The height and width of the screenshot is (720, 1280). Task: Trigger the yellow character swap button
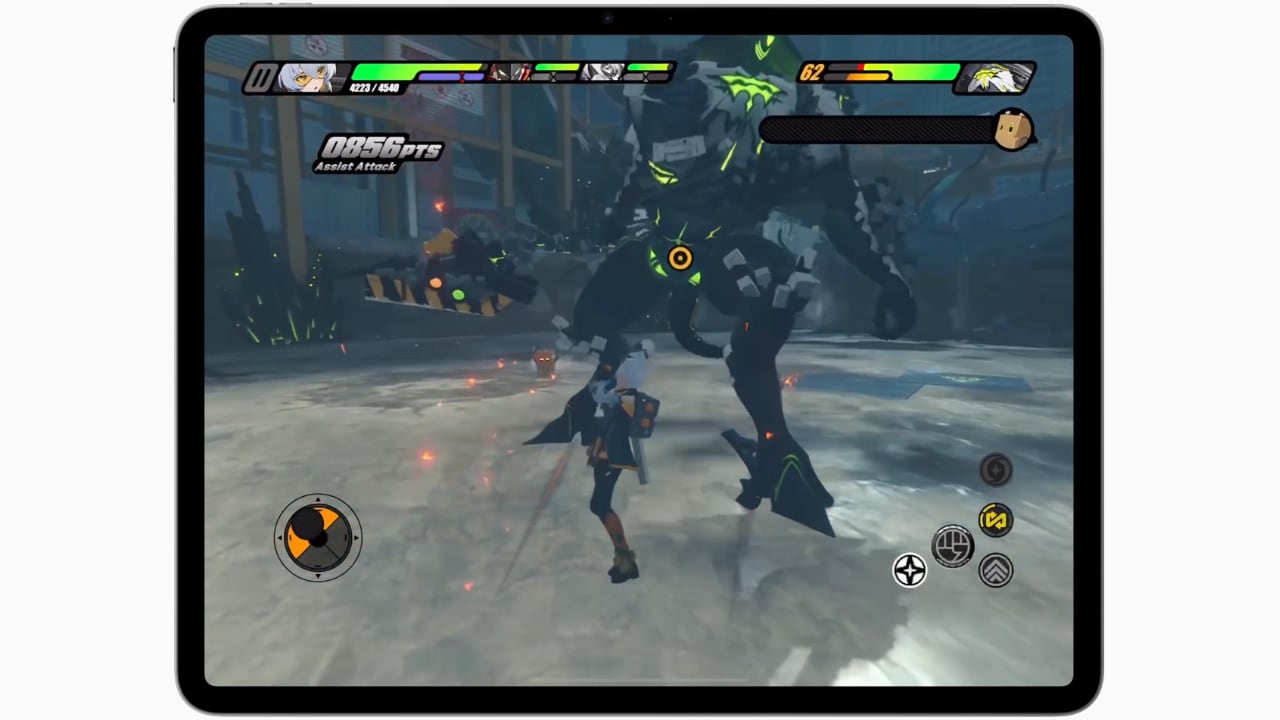click(x=995, y=520)
